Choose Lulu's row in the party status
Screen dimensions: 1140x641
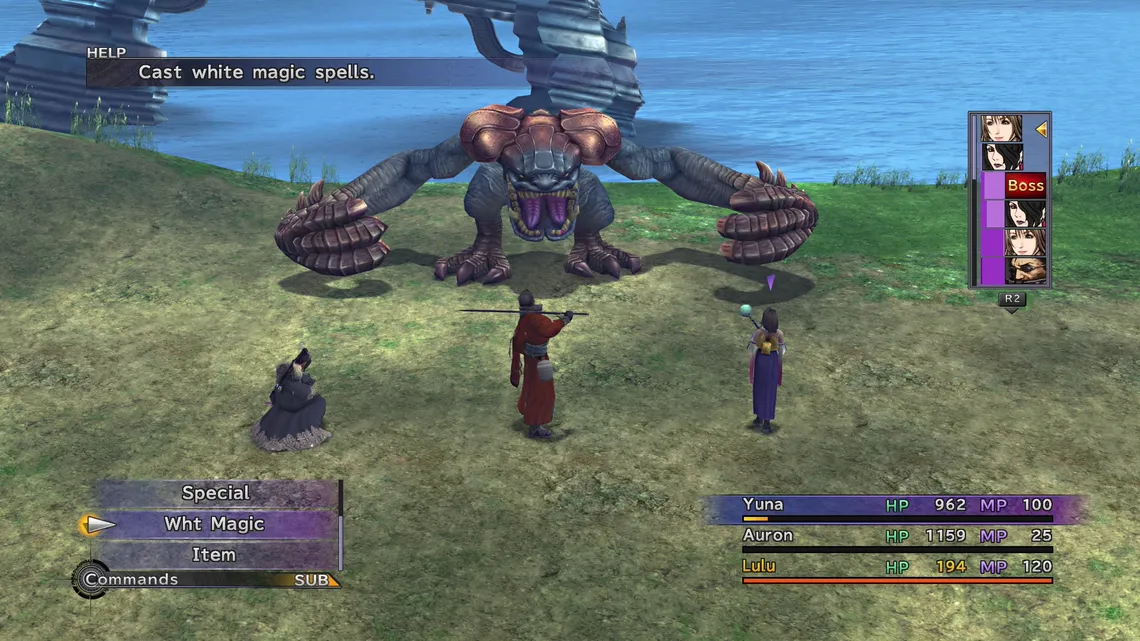(896, 568)
